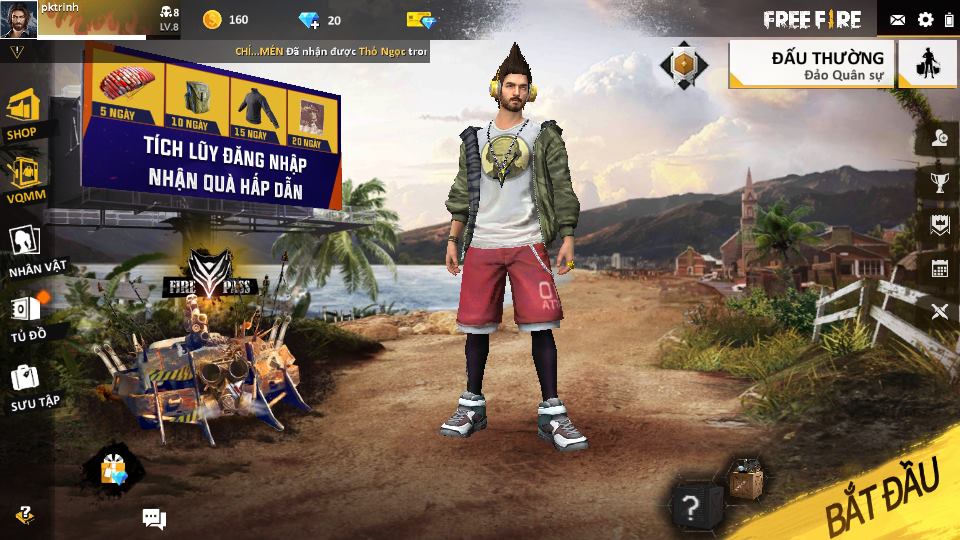Open the TỦ ĐỒ wardrobe menu
Image resolution: width=960 pixels, height=540 pixels.
point(26,315)
